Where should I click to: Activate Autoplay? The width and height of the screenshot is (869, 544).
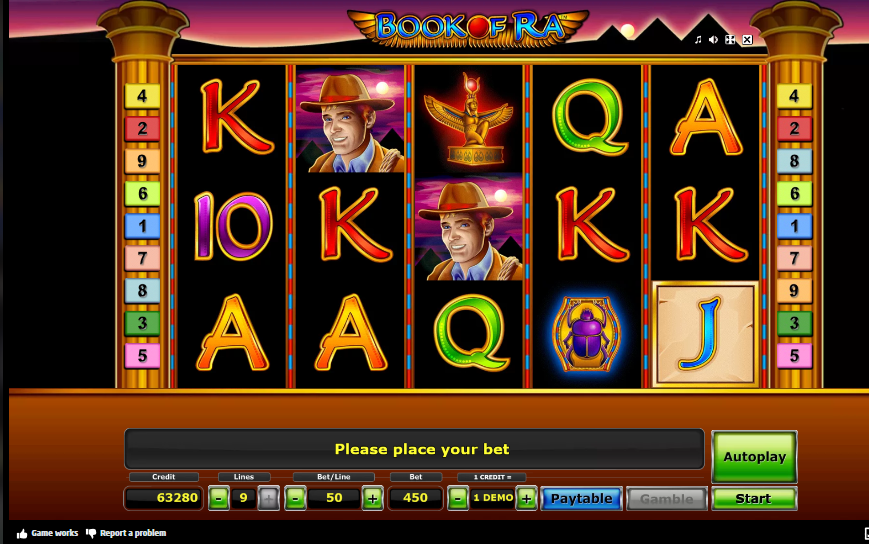coord(753,456)
